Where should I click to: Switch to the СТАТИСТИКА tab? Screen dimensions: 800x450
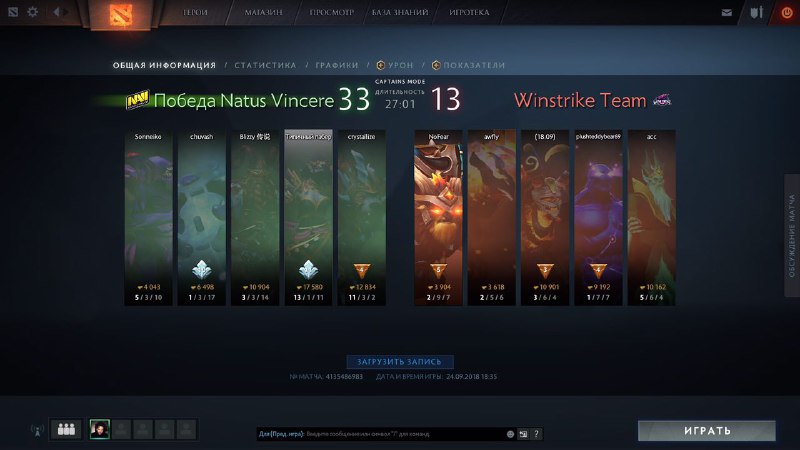pos(265,65)
